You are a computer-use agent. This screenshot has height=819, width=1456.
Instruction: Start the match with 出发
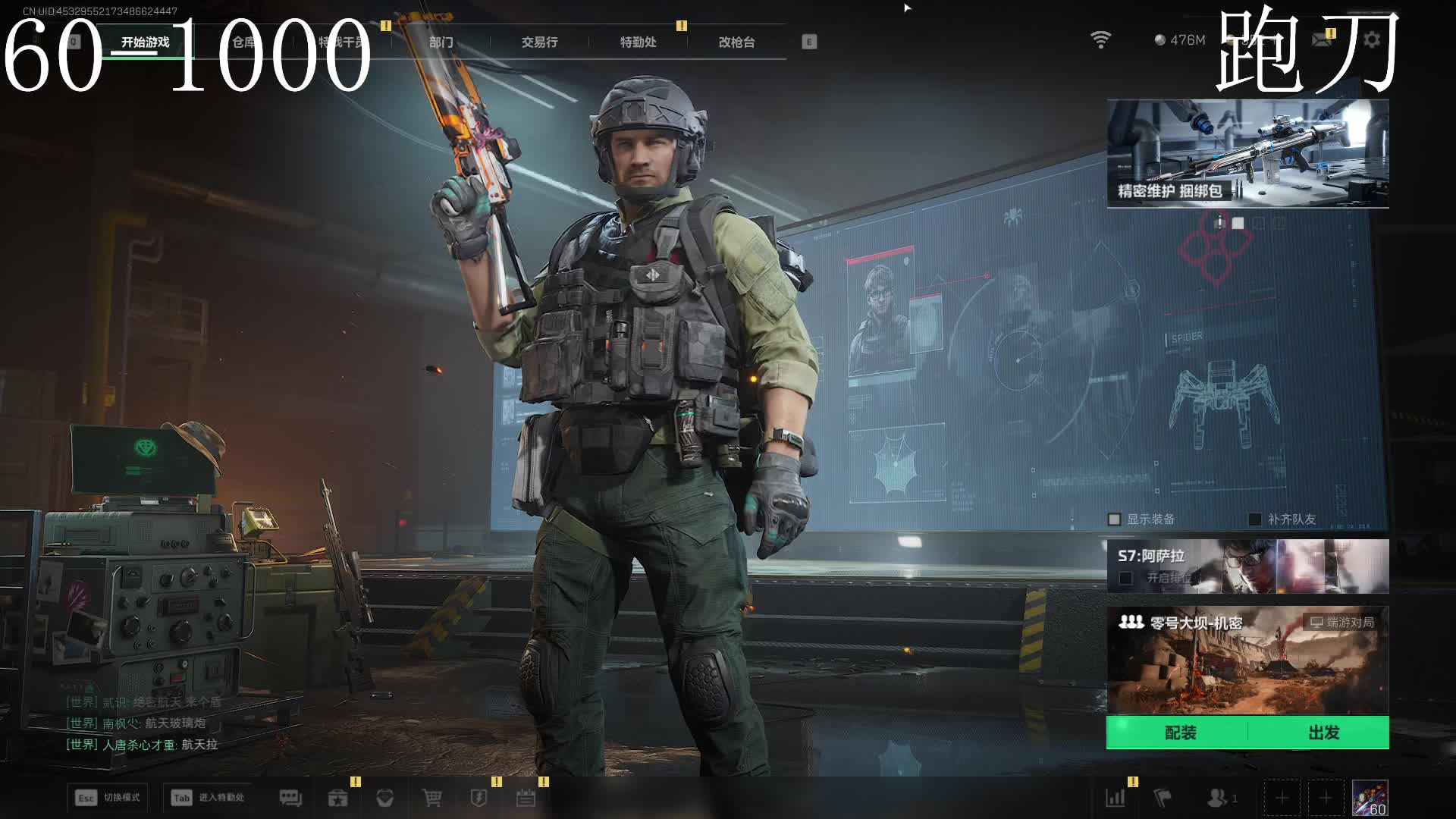[1323, 733]
